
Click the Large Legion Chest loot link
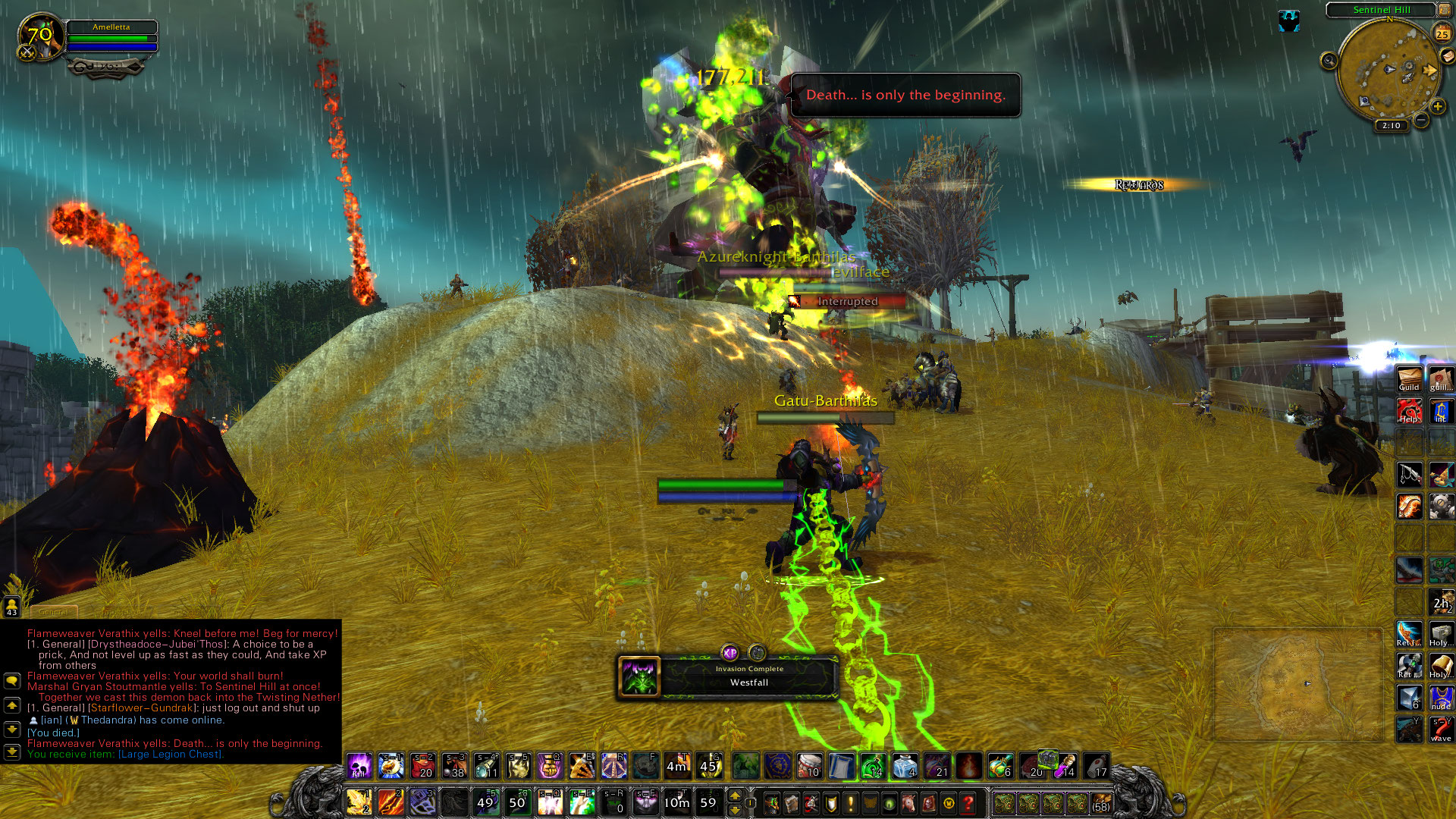[171, 754]
